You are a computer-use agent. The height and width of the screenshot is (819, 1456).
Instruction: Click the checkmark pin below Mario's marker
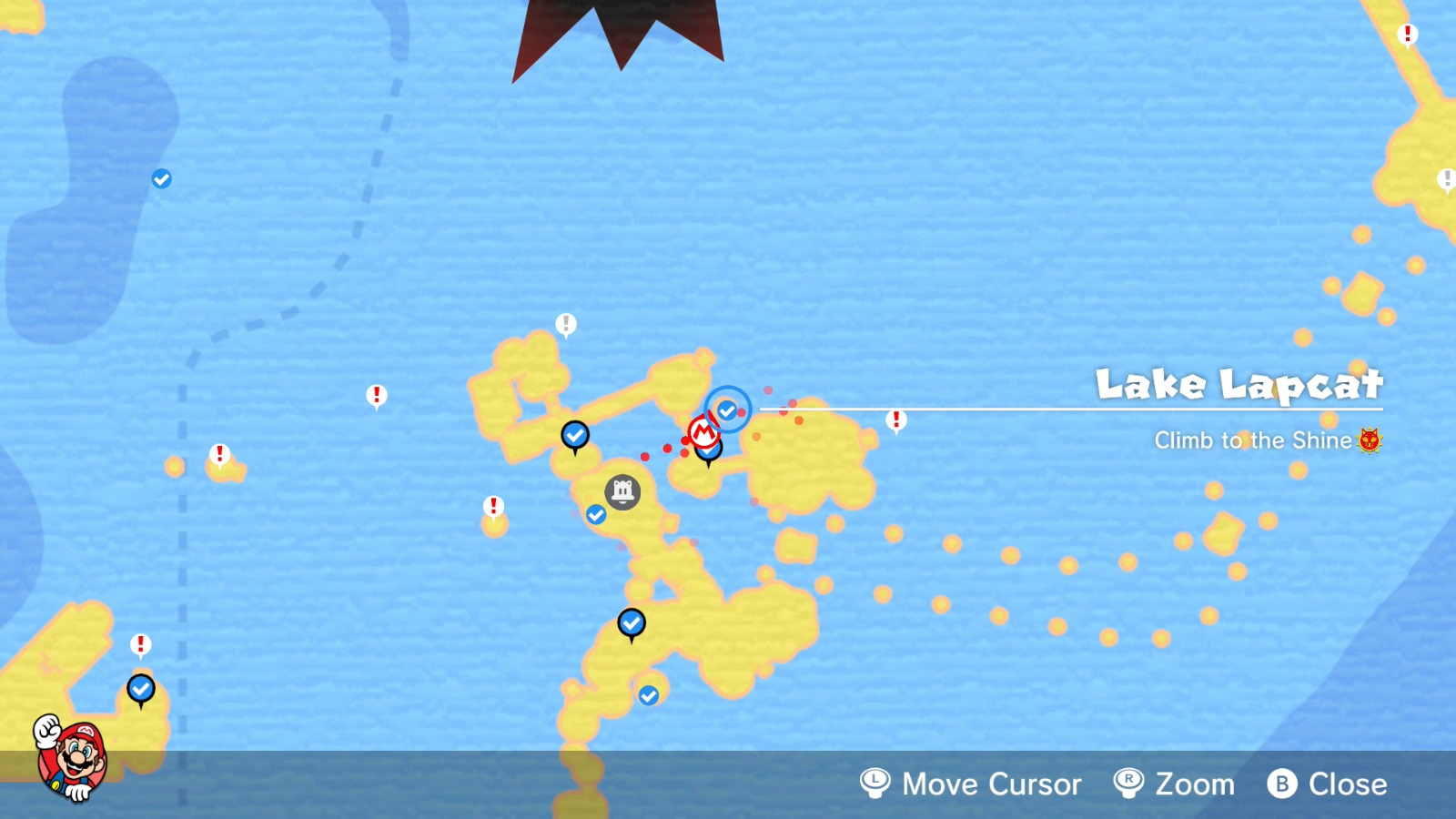click(x=710, y=452)
